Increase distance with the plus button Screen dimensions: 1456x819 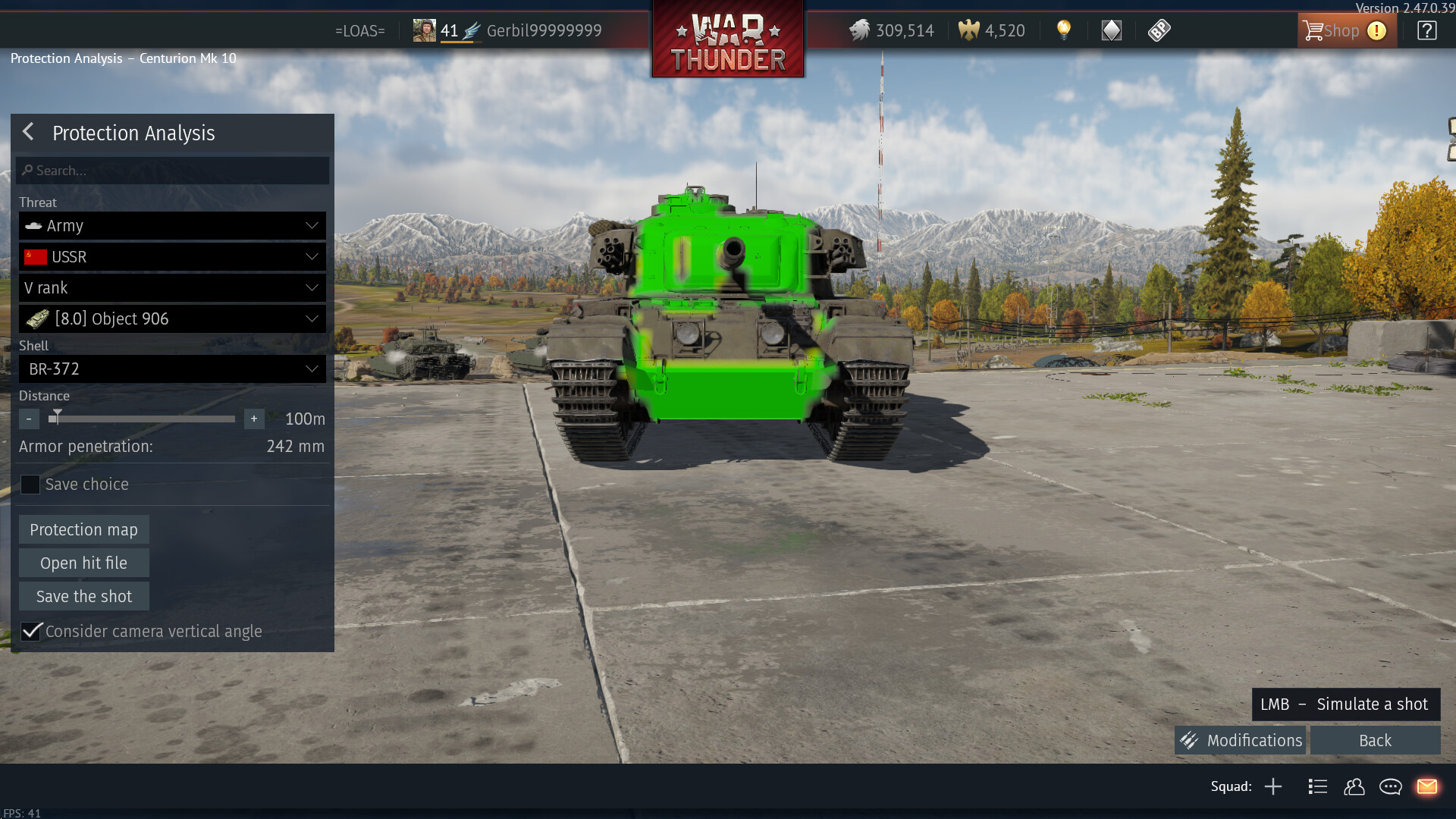point(254,419)
